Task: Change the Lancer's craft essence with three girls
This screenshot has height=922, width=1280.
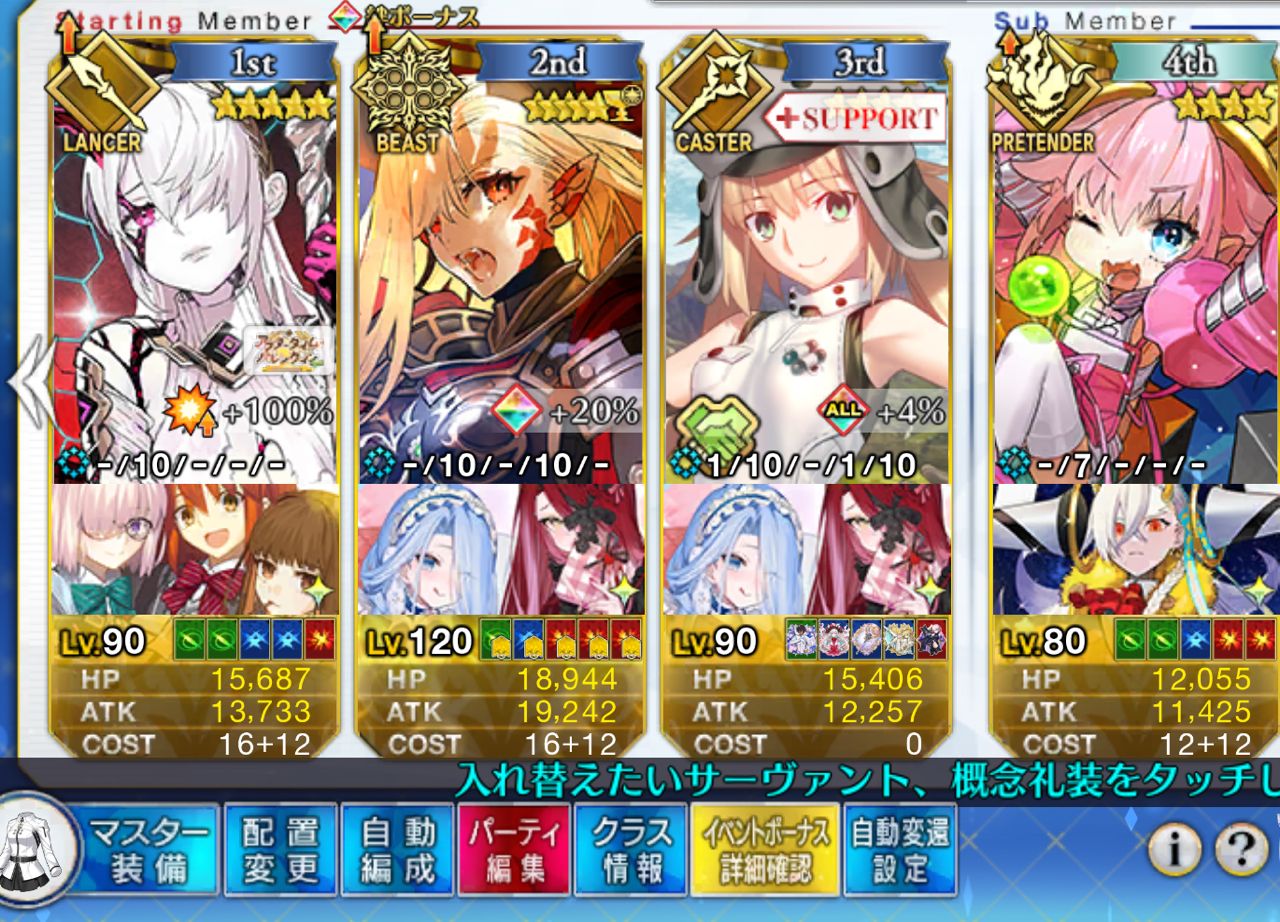Action: (x=195, y=550)
